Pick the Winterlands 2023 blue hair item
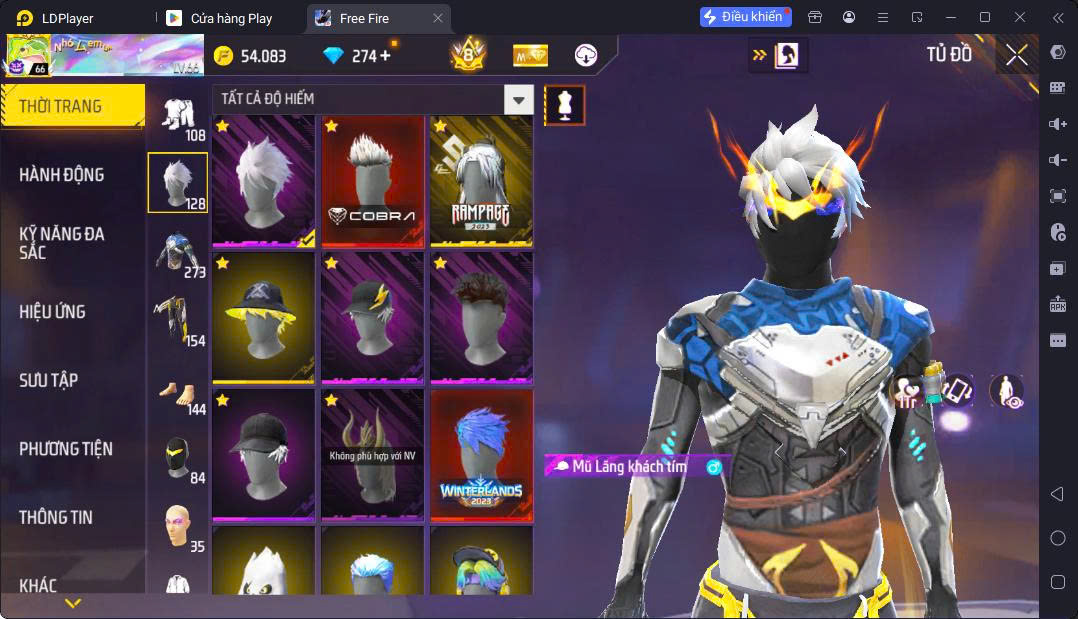 pyautogui.click(x=481, y=455)
